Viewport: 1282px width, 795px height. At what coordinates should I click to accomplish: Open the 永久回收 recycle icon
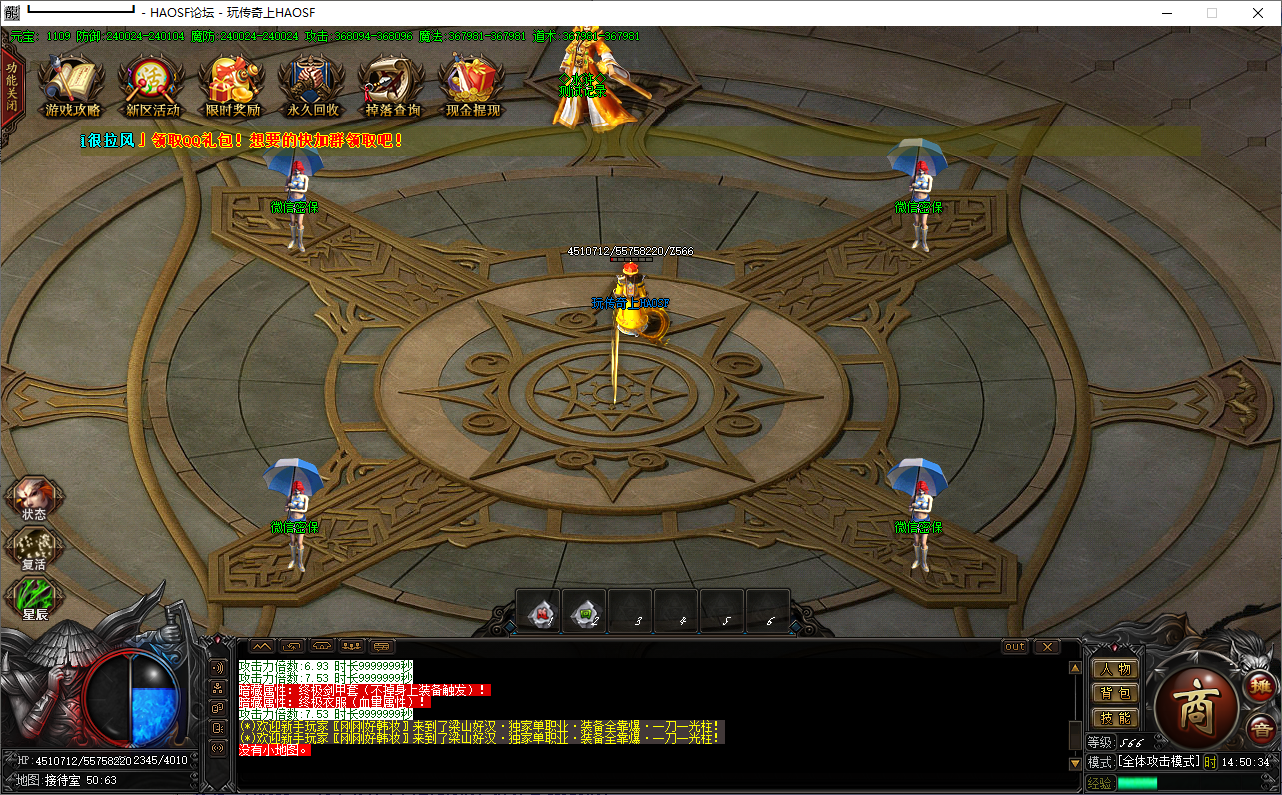(x=312, y=86)
